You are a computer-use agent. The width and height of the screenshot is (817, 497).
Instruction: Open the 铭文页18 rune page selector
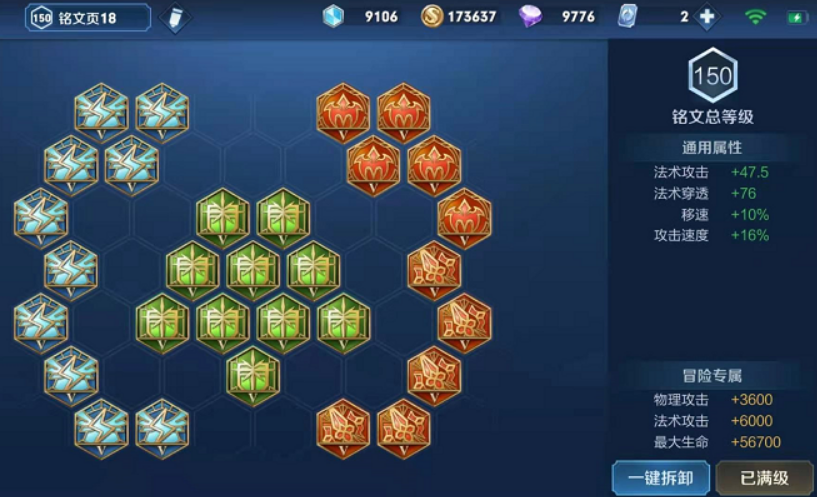click(88, 17)
